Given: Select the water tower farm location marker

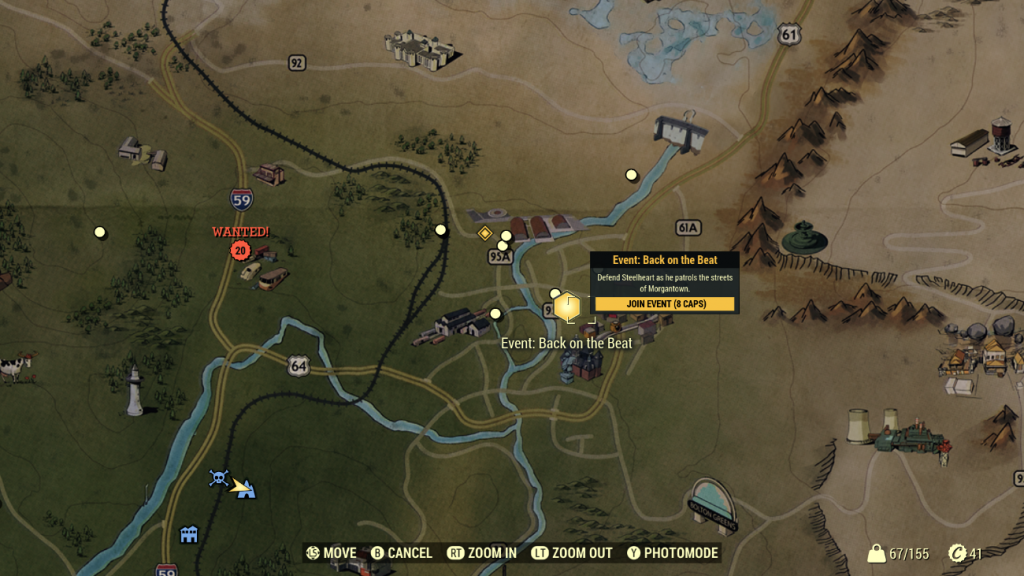Looking at the screenshot, I should pyautogui.click(x=984, y=141).
